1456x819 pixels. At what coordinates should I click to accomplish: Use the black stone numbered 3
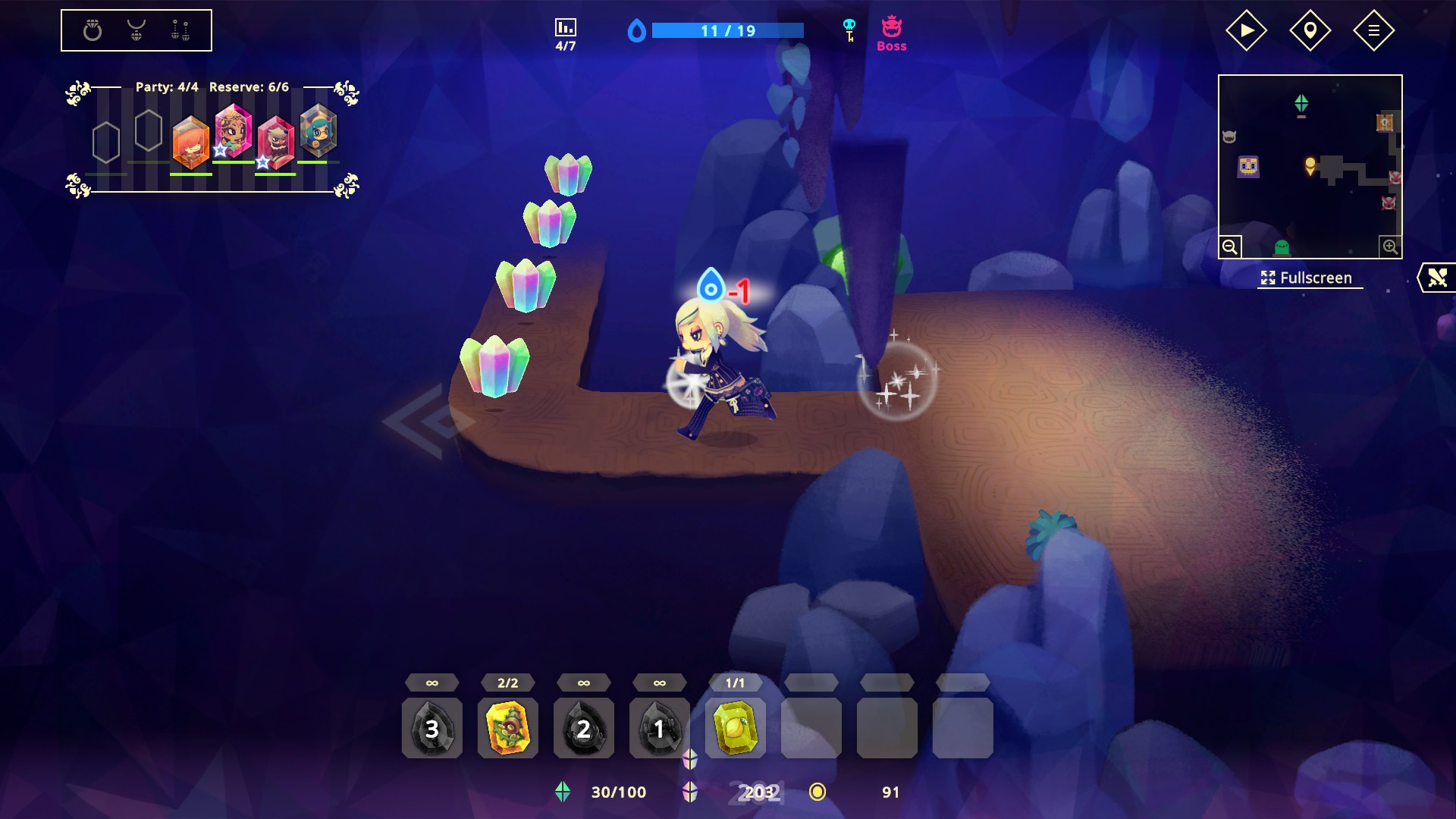tap(432, 728)
